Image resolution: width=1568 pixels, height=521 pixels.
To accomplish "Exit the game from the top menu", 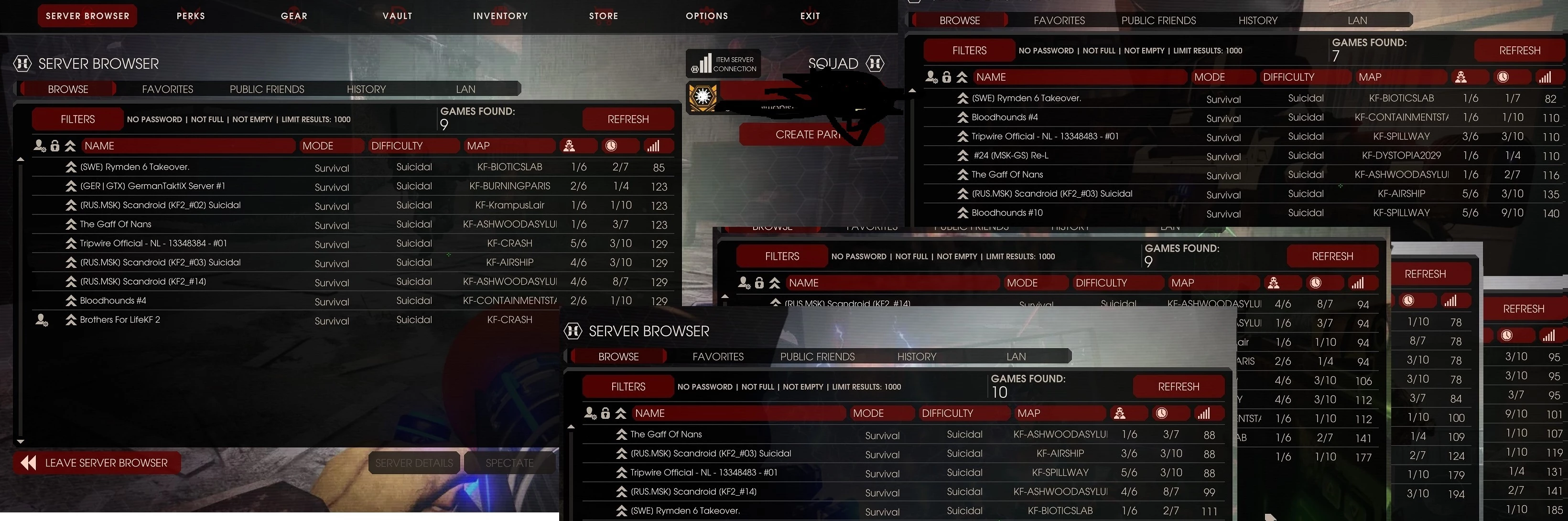I will pyautogui.click(x=810, y=16).
